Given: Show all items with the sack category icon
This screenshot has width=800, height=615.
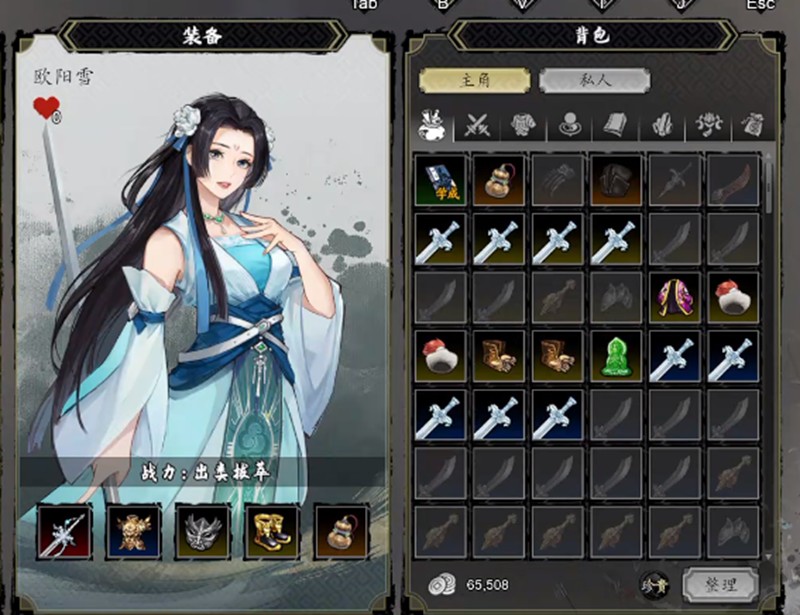Looking at the screenshot, I should click(x=432, y=125).
